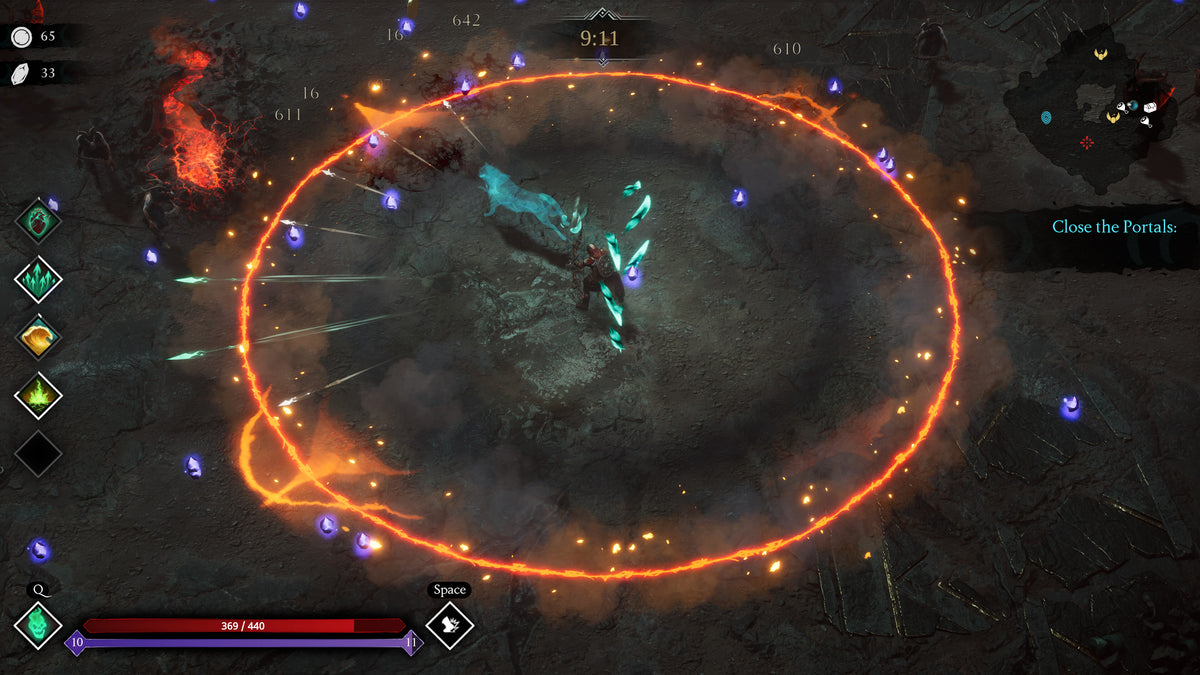Image resolution: width=1200 pixels, height=675 pixels.
Task: Click the silver coin currency icon
Action: pos(21,37)
